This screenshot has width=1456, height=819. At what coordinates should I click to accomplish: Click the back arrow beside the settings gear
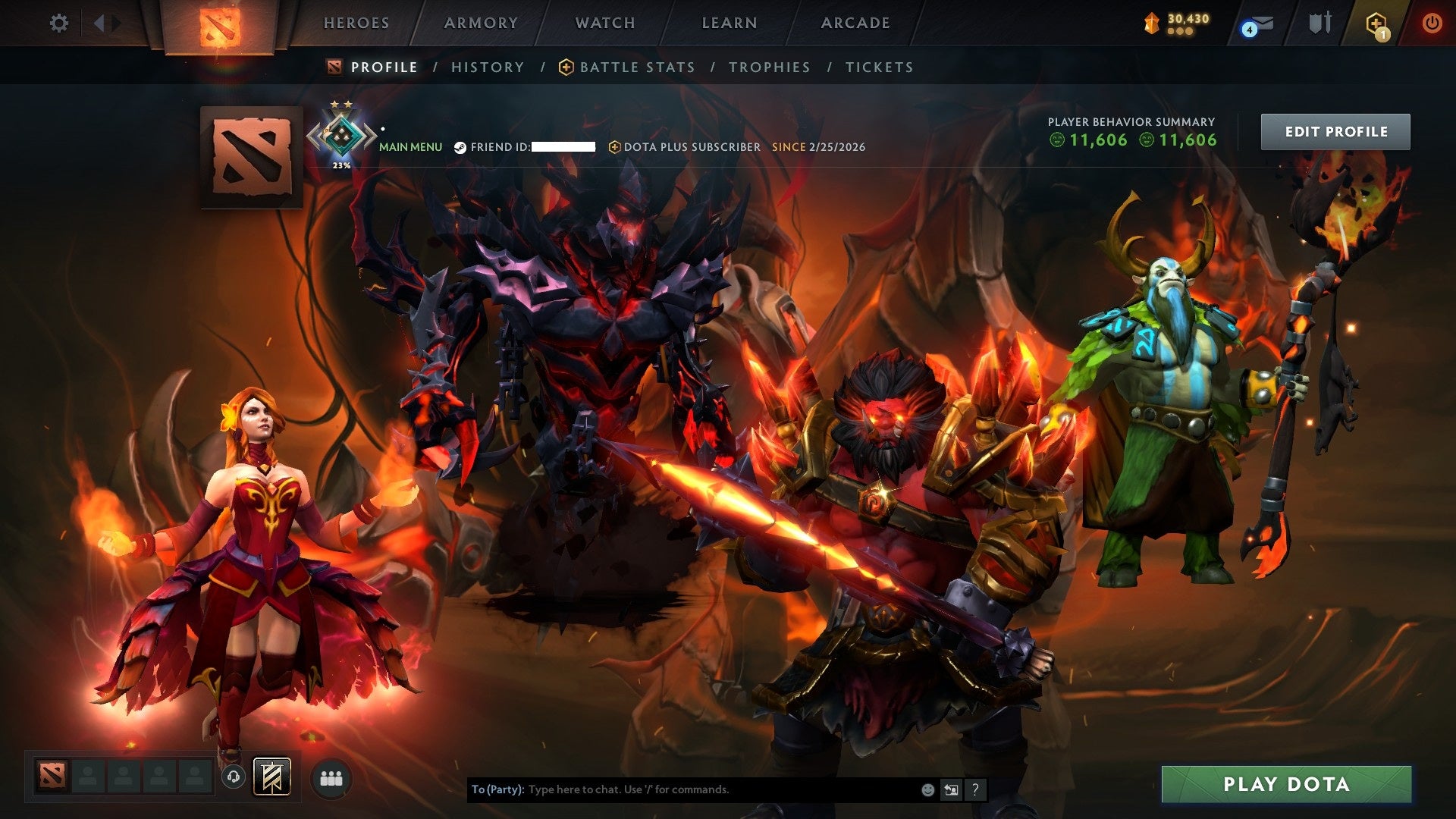pyautogui.click(x=99, y=23)
